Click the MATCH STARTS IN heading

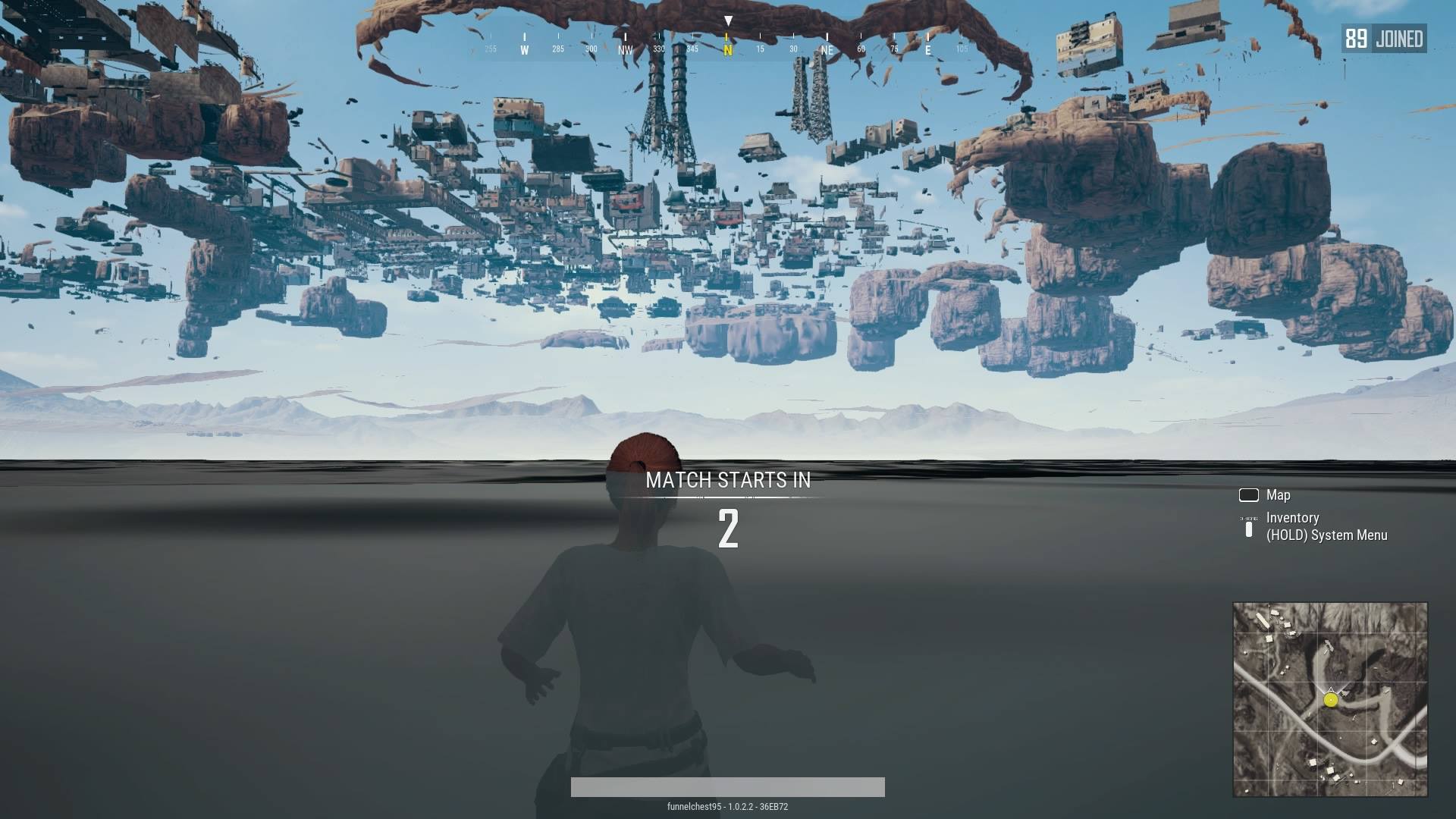(x=728, y=479)
